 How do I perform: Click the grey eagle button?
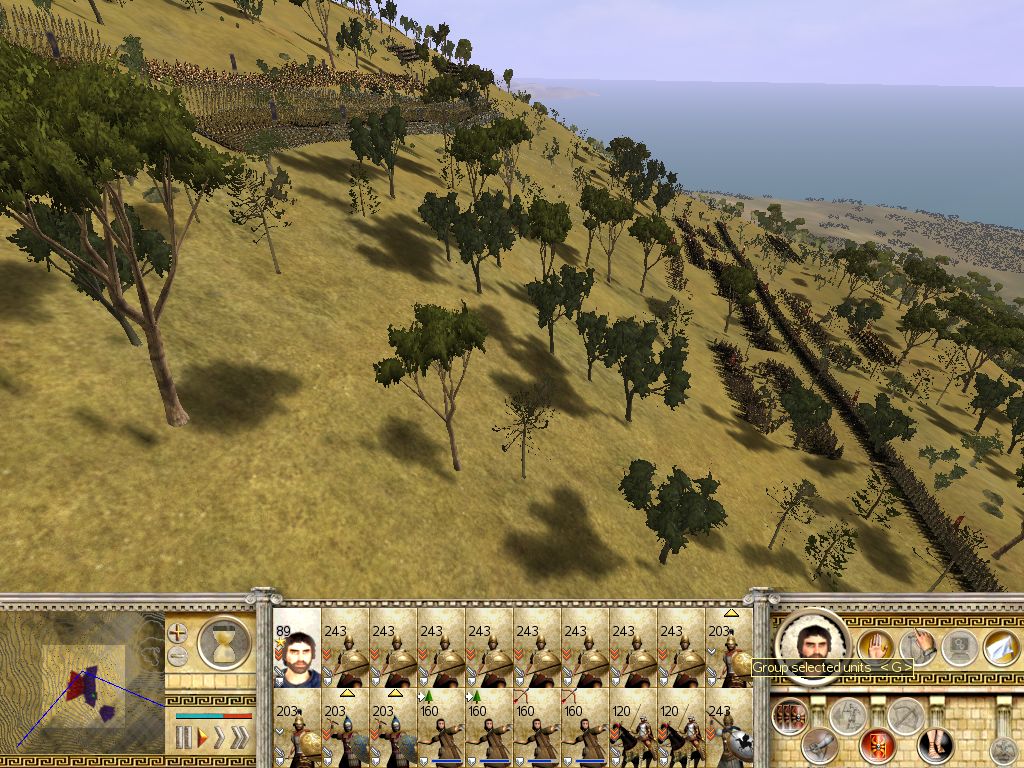point(1002,750)
